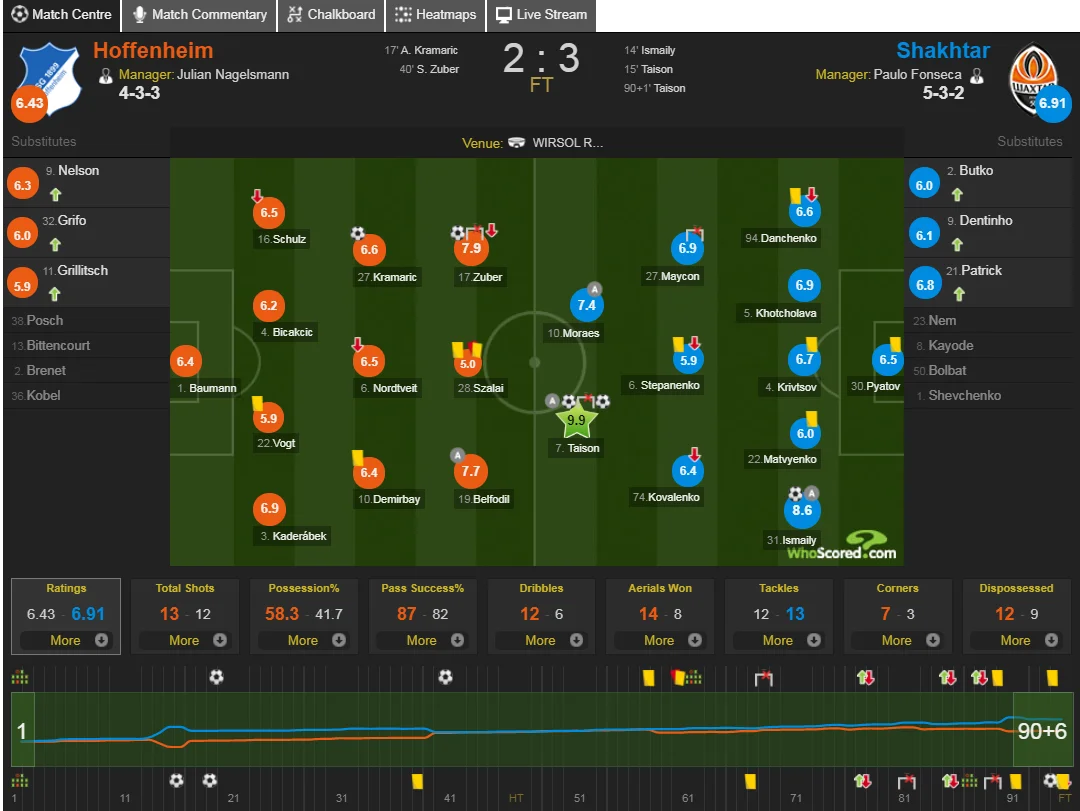
Task: Expand More under Corners
Action: point(897,640)
